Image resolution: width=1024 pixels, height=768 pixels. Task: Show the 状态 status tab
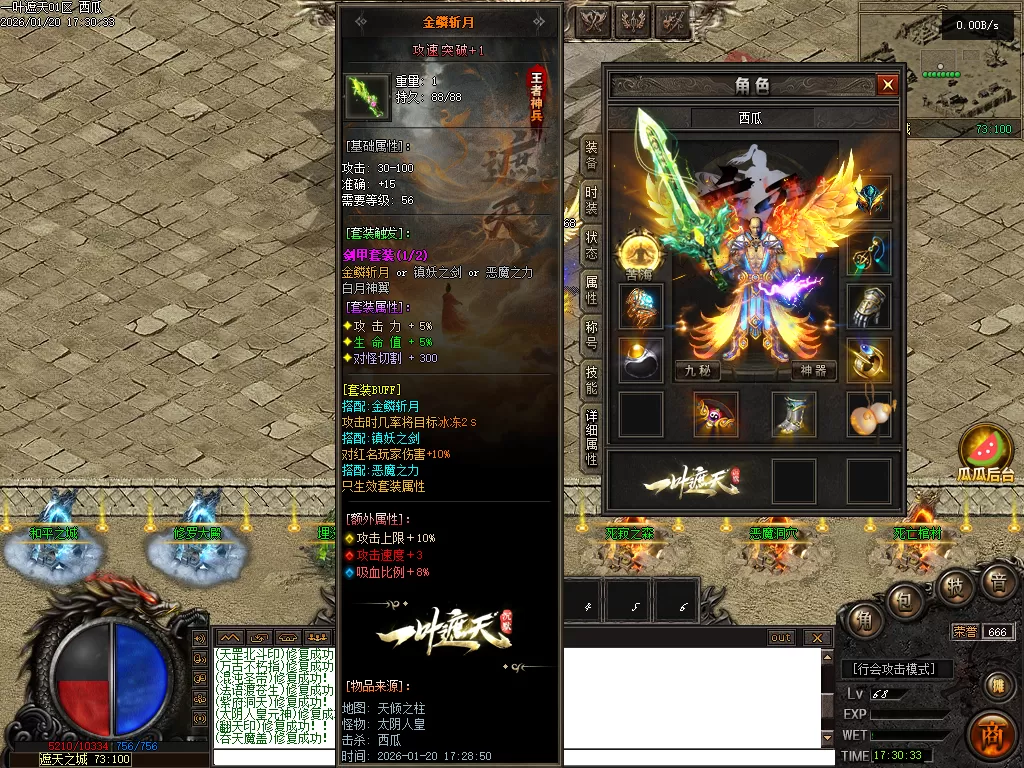click(x=591, y=246)
